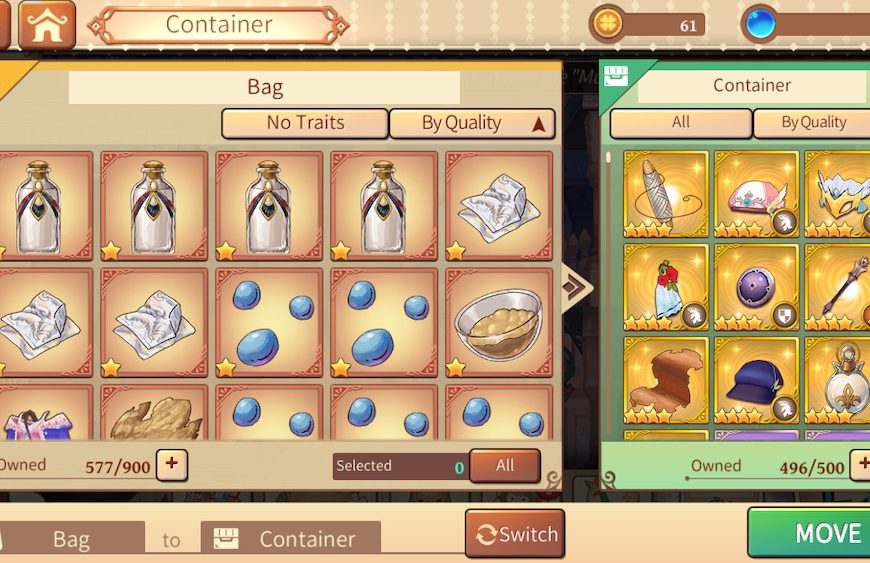The height and width of the screenshot is (563, 870).
Task: Return home via the house icon
Action: tap(47, 25)
